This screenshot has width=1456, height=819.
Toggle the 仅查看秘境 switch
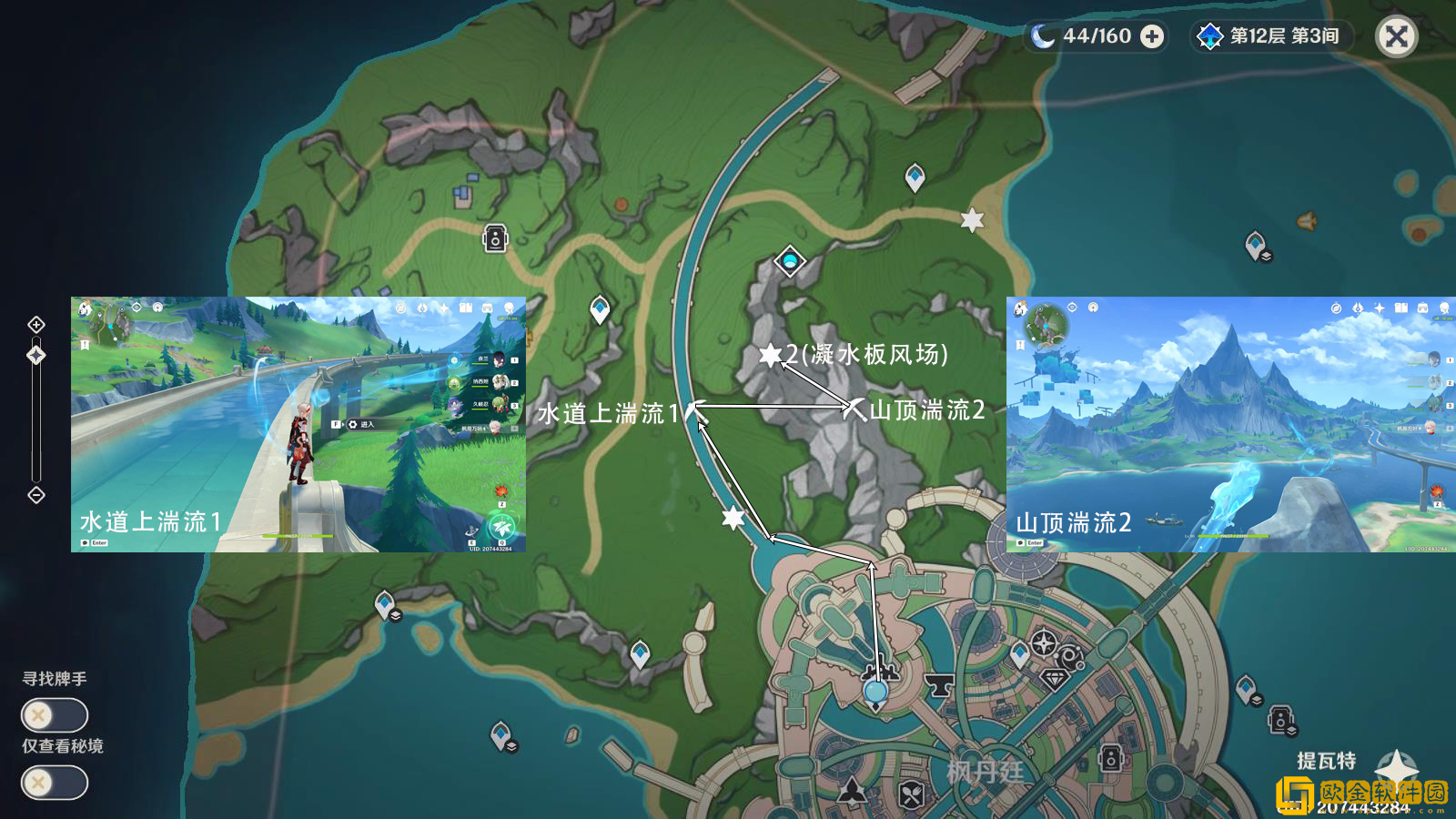pos(55,783)
